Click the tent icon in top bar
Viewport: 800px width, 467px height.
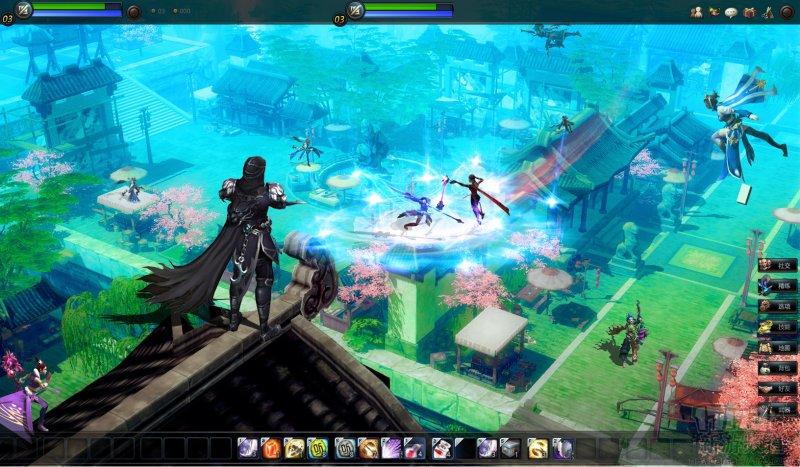click(x=767, y=12)
